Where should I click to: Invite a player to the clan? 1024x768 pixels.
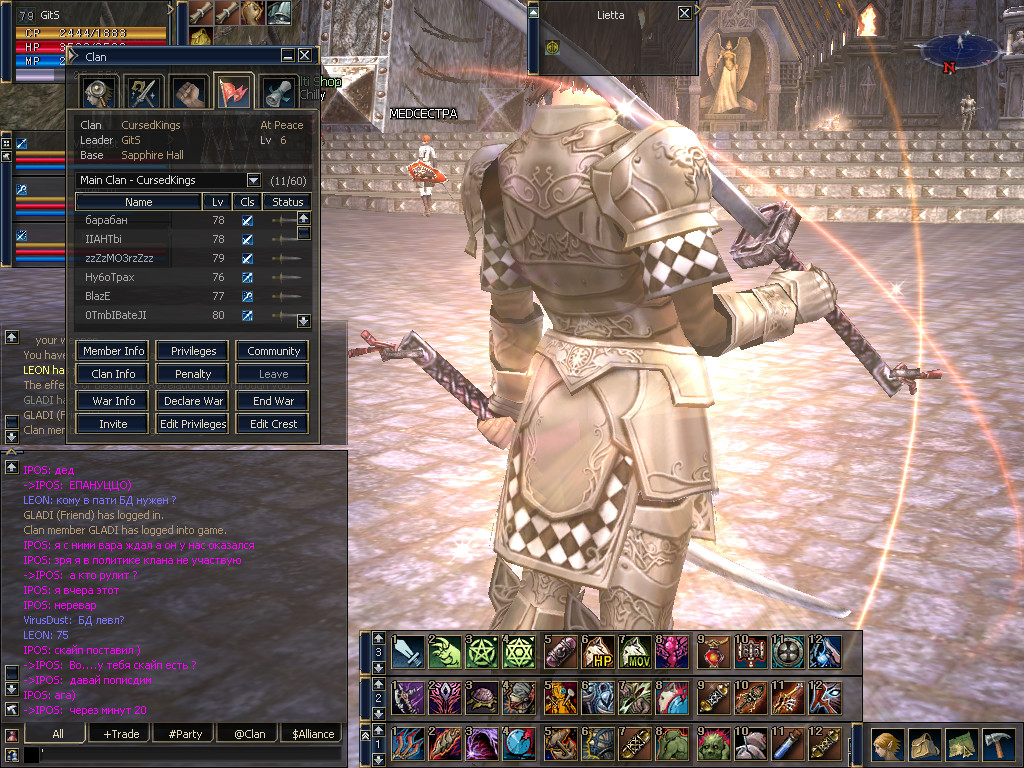(x=113, y=424)
